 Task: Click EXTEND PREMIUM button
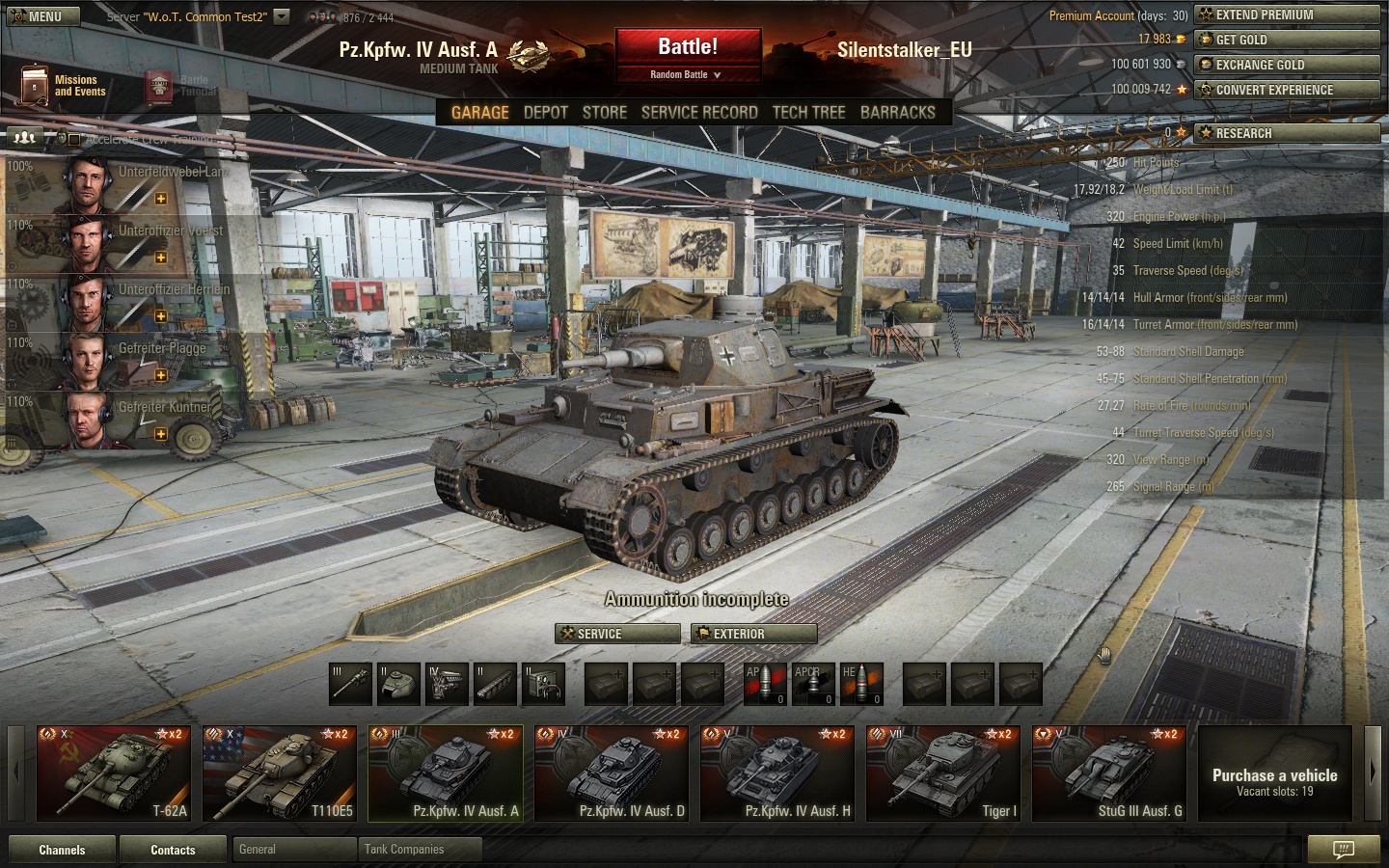[1287, 14]
